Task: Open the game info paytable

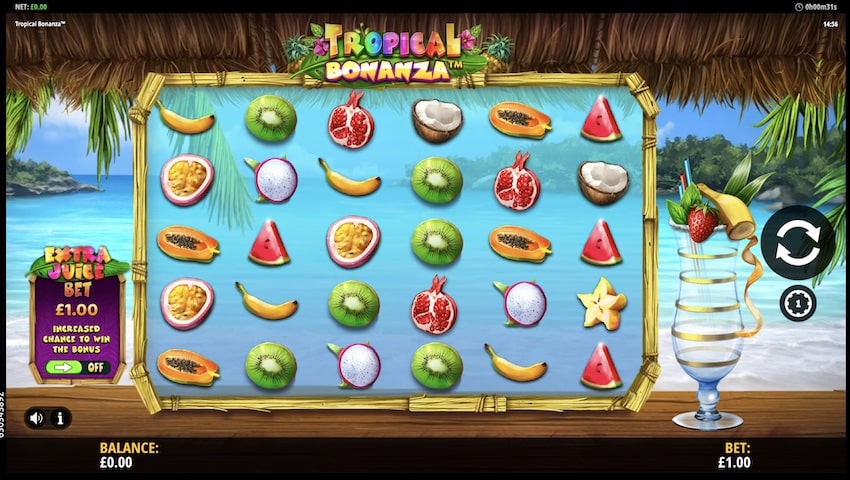Action: (x=60, y=418)
